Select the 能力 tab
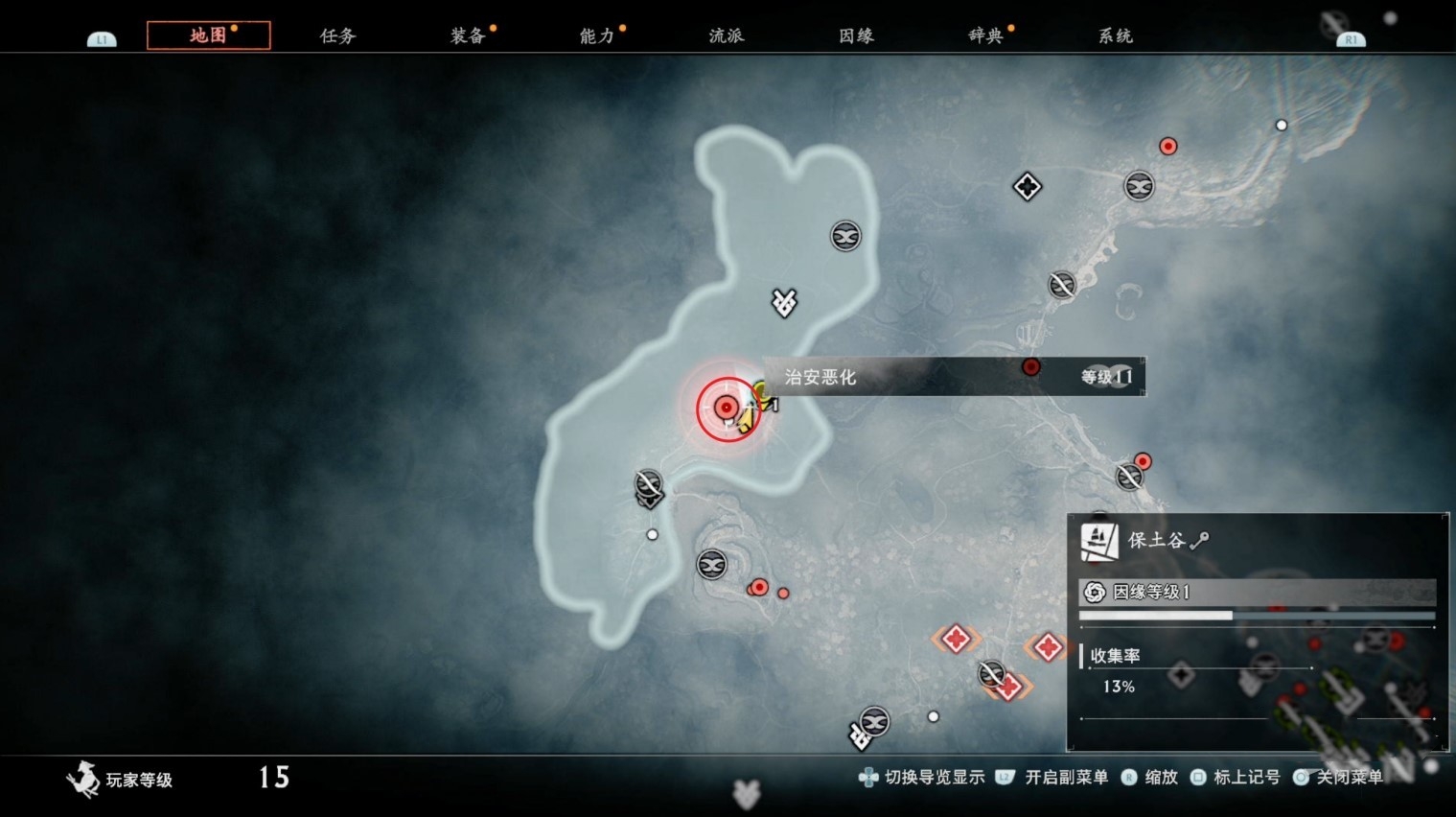Image resolution: width=1456 pixels, height=817 pixels. 597,35
